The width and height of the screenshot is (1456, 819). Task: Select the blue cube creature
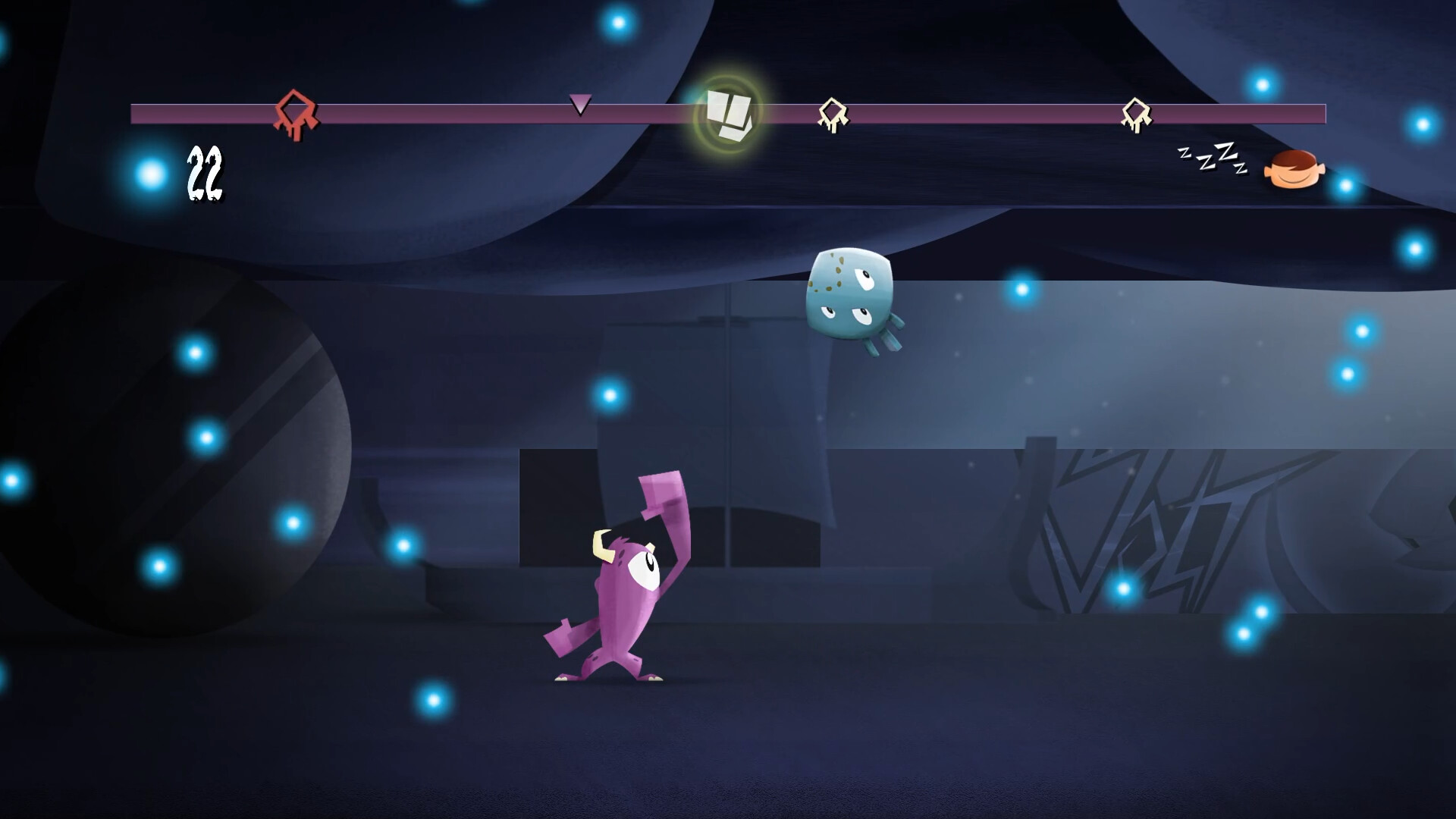(x=849, y=296)
